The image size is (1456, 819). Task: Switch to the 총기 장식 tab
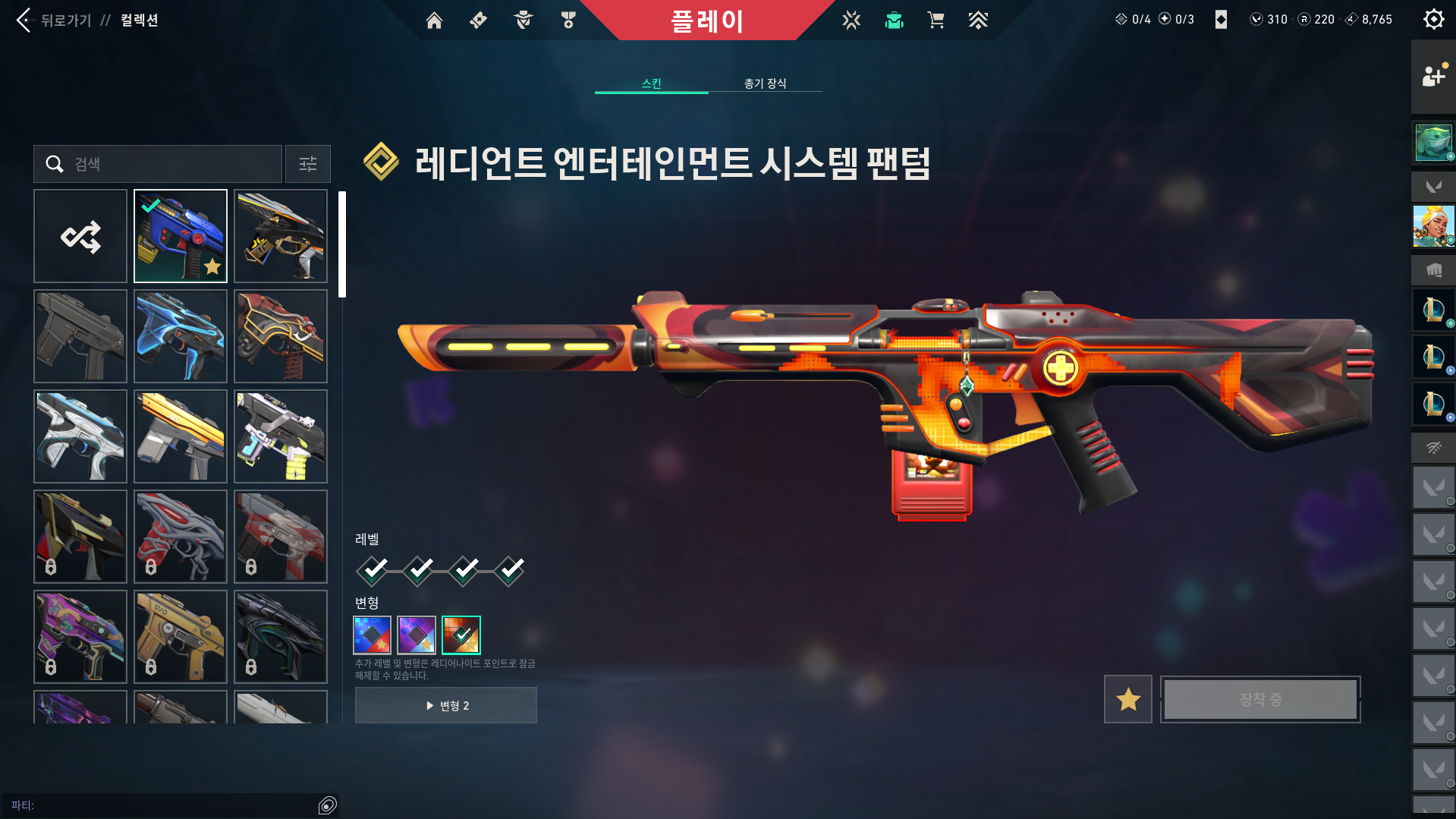coord(765,83)
